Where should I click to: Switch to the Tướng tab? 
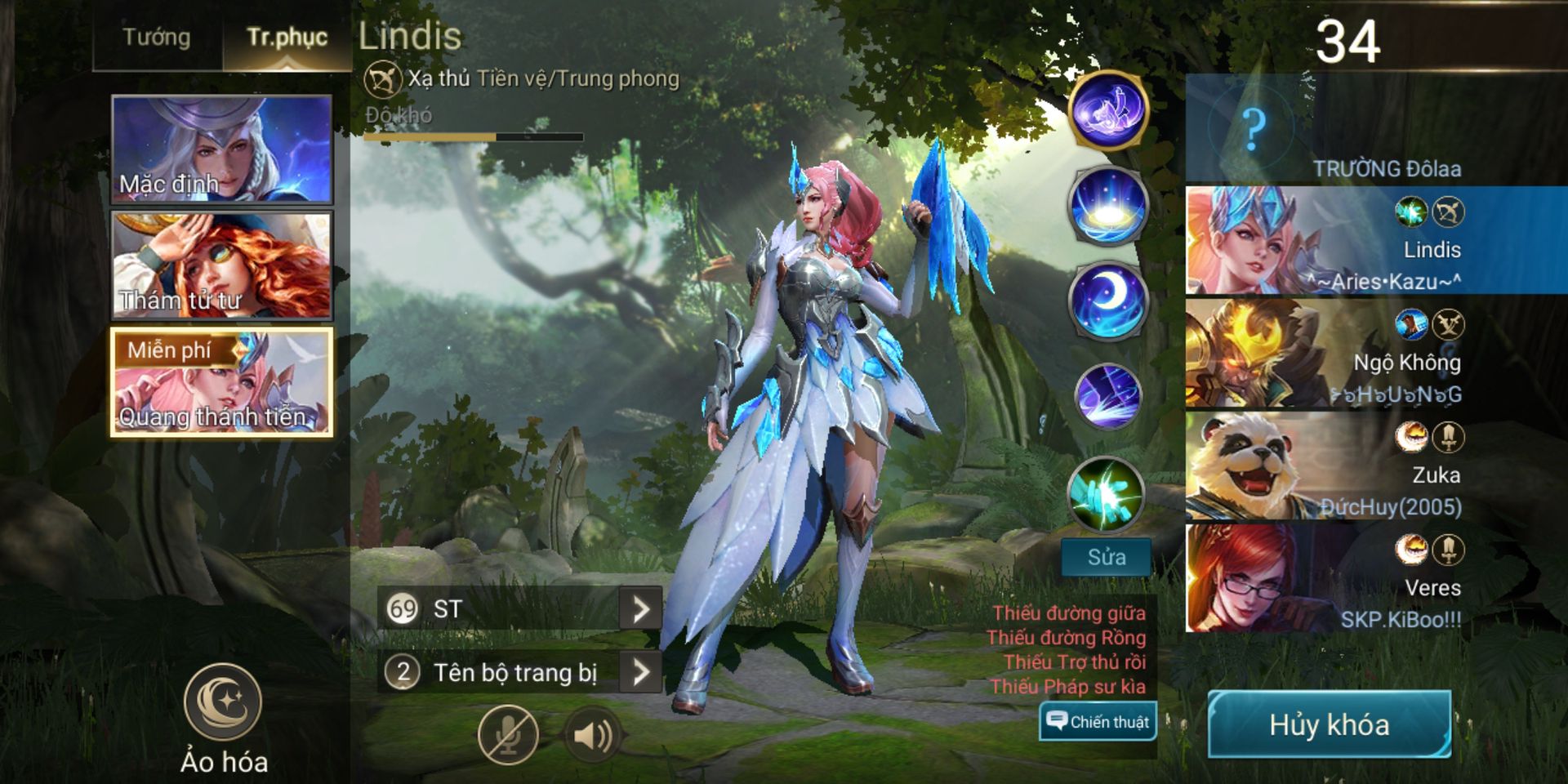[x=157, y=38]
